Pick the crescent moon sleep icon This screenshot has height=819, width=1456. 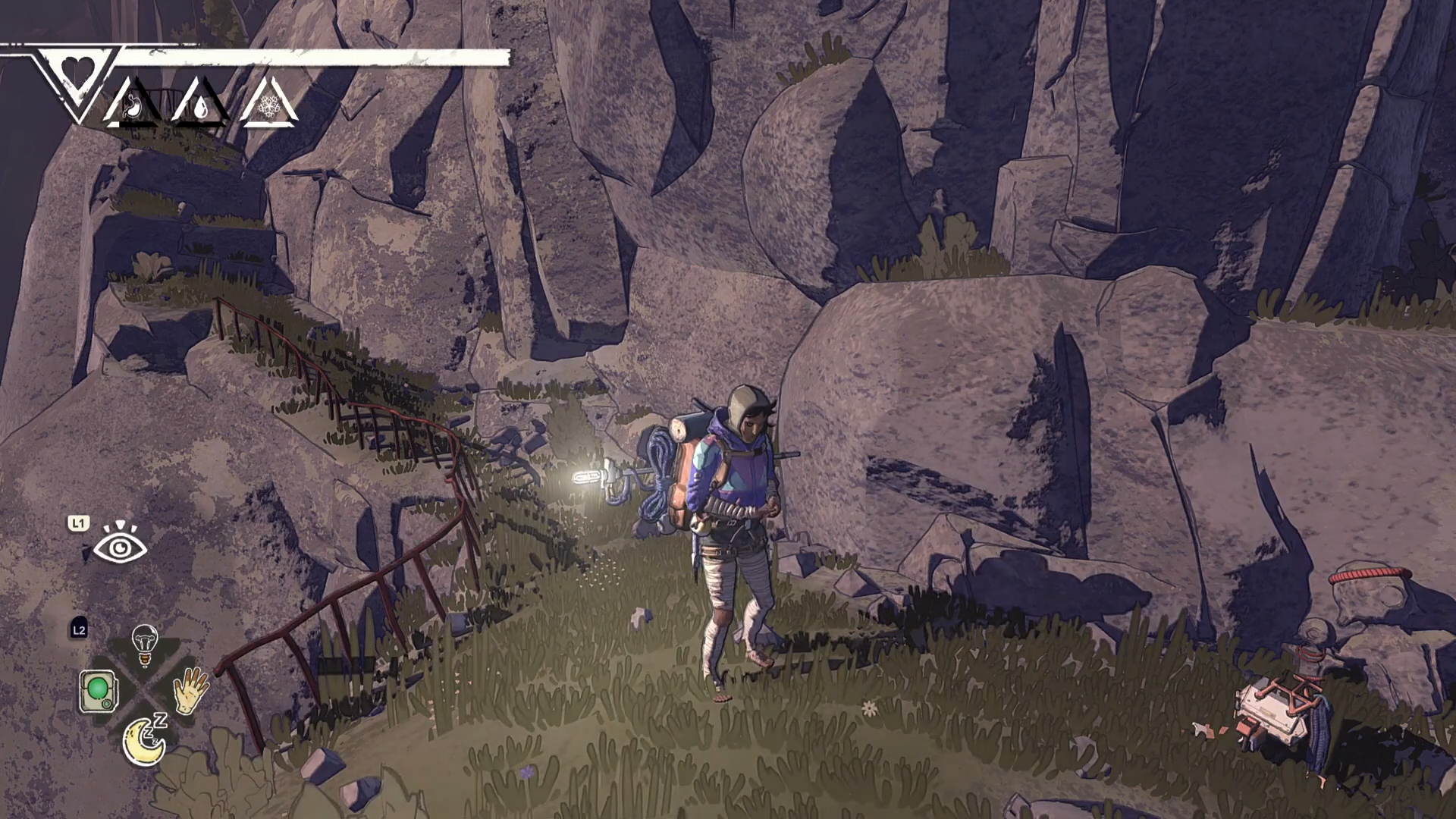click(144, 740)
